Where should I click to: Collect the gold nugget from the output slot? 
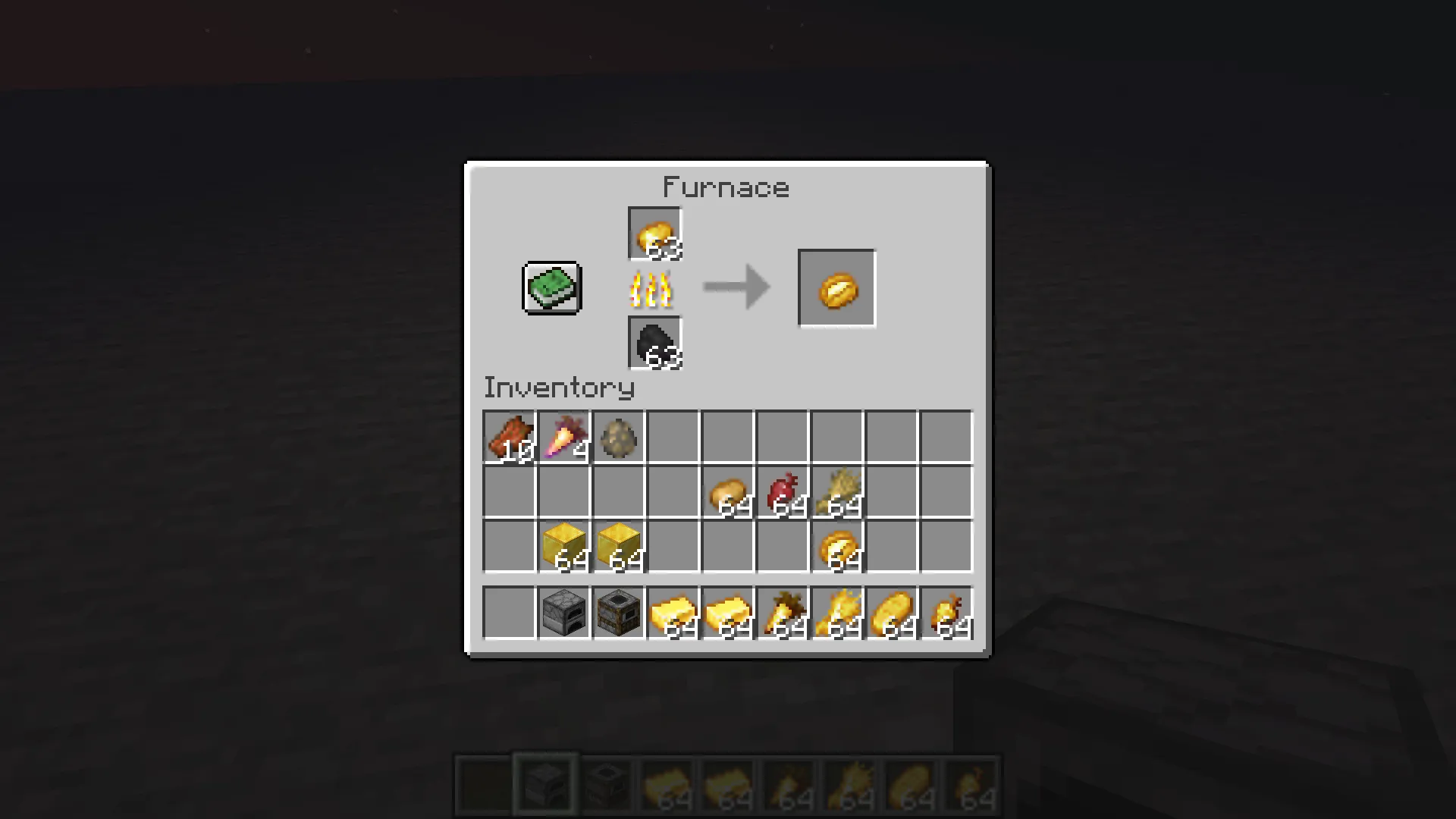point(836,287)
